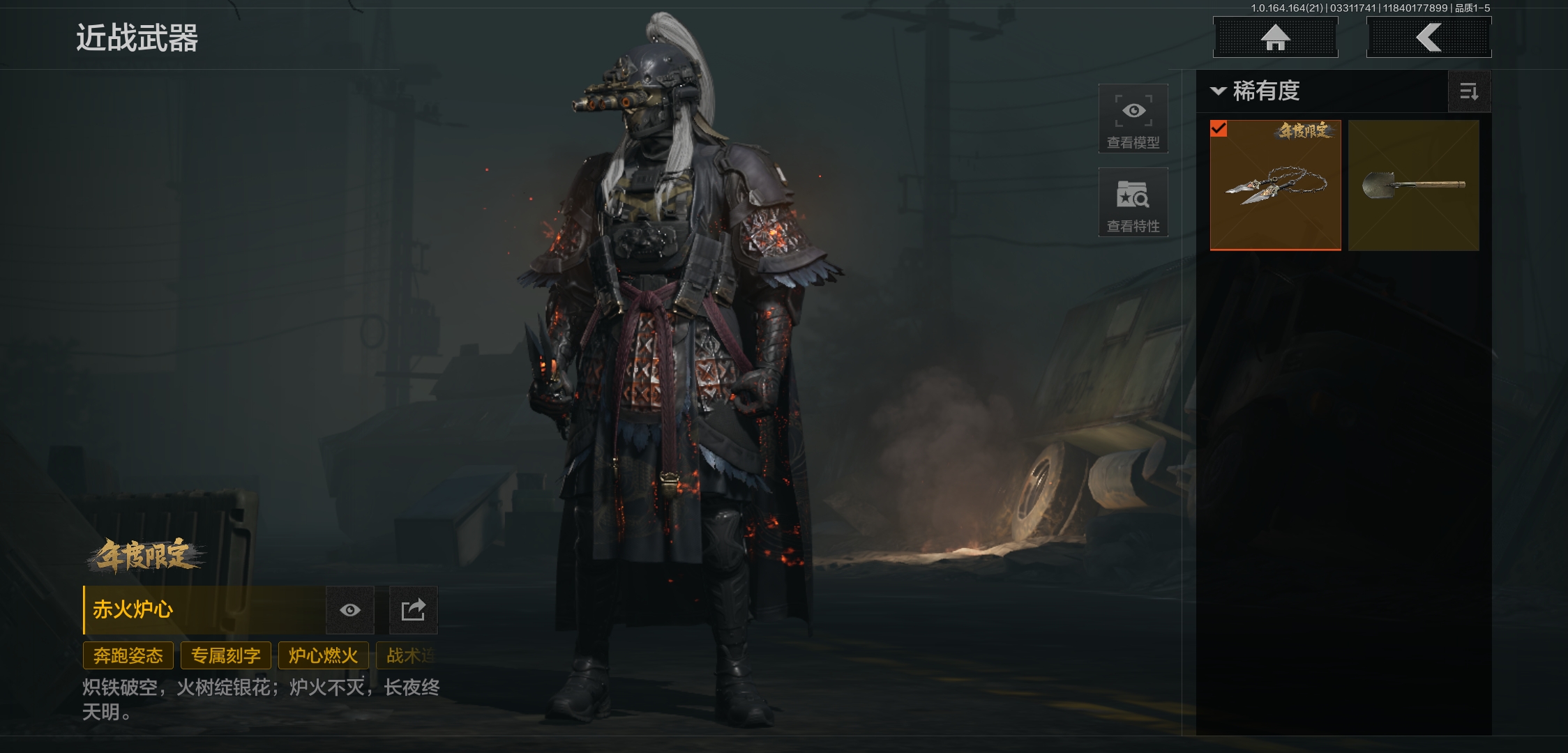Return to the home screen
This screenshot has height=753, width=1568.
[x=1275, y=38]
